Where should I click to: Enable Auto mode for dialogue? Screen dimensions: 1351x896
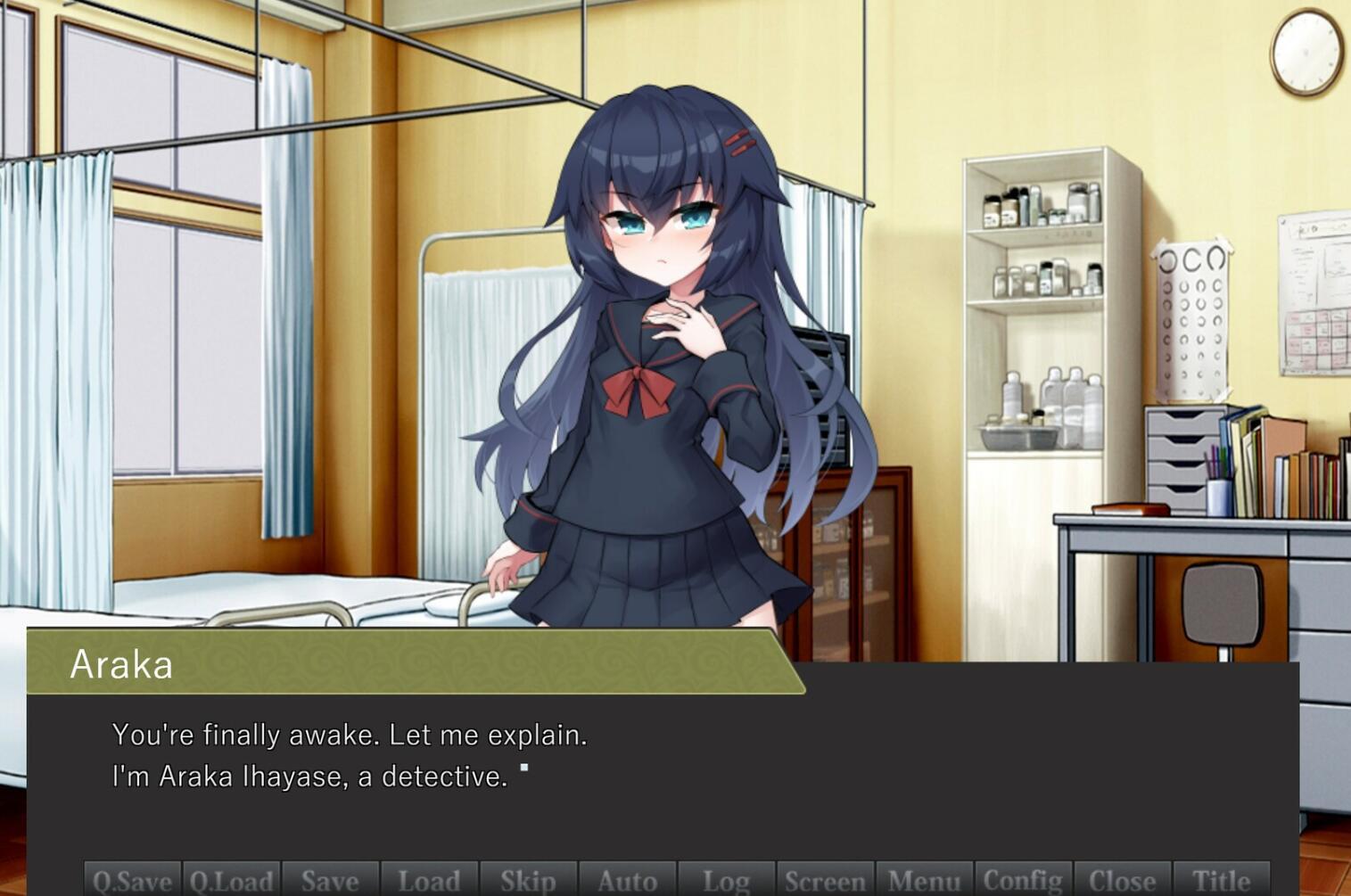[626, 881]
